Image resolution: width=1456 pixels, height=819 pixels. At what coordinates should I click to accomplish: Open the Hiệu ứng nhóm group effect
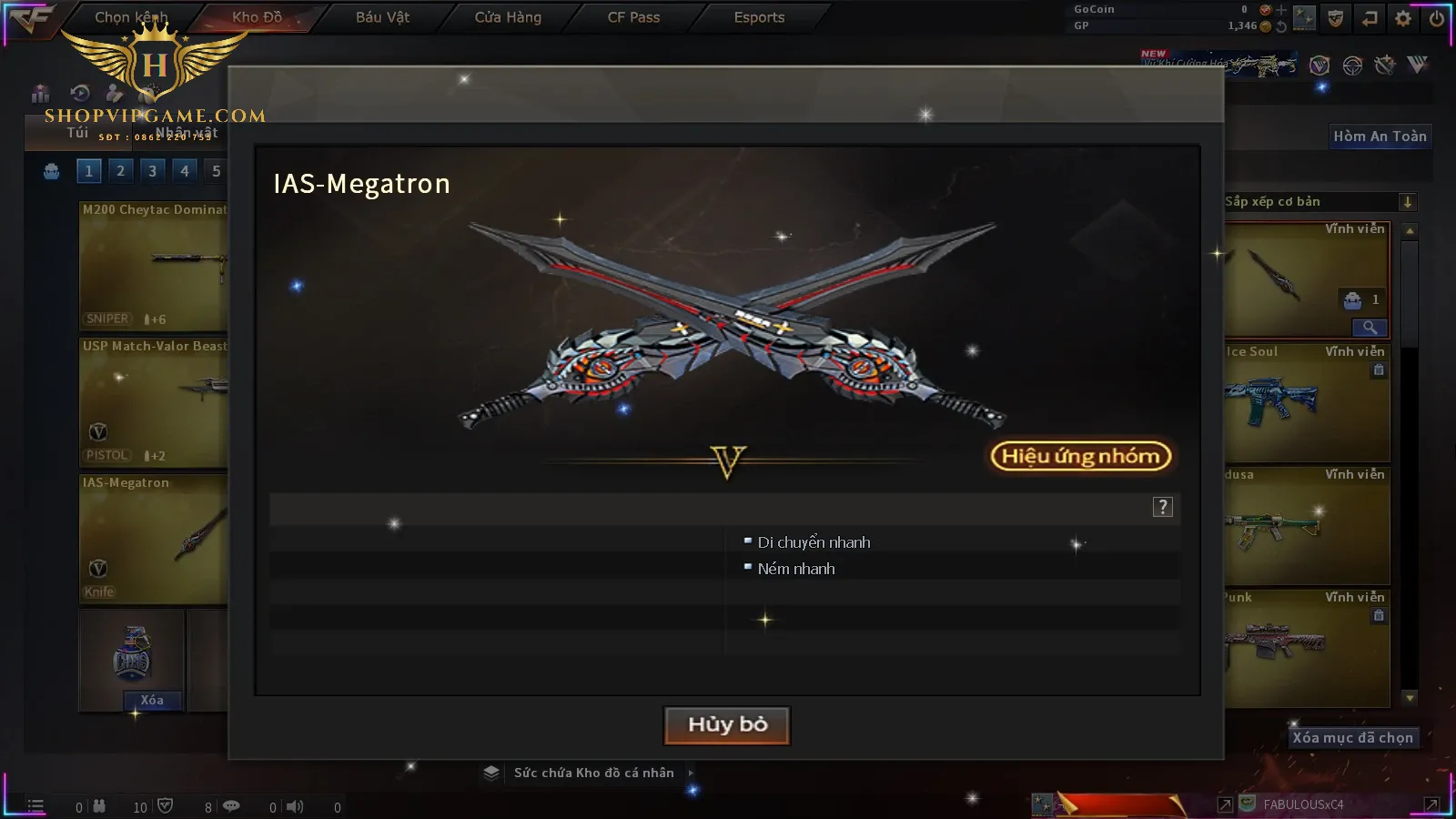[x=1080, y=456]
